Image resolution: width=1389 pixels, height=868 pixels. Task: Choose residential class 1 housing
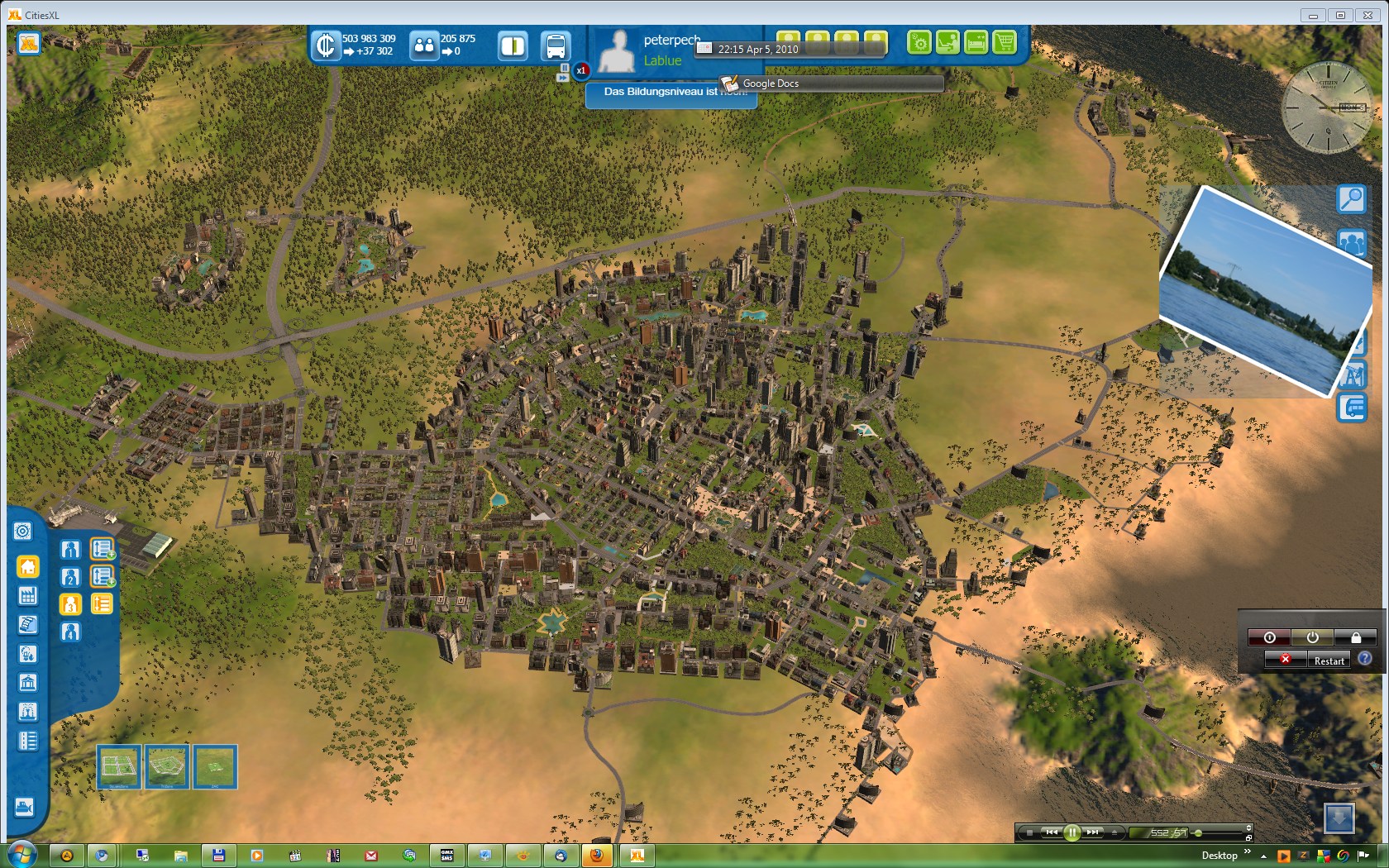coord(70,549)
